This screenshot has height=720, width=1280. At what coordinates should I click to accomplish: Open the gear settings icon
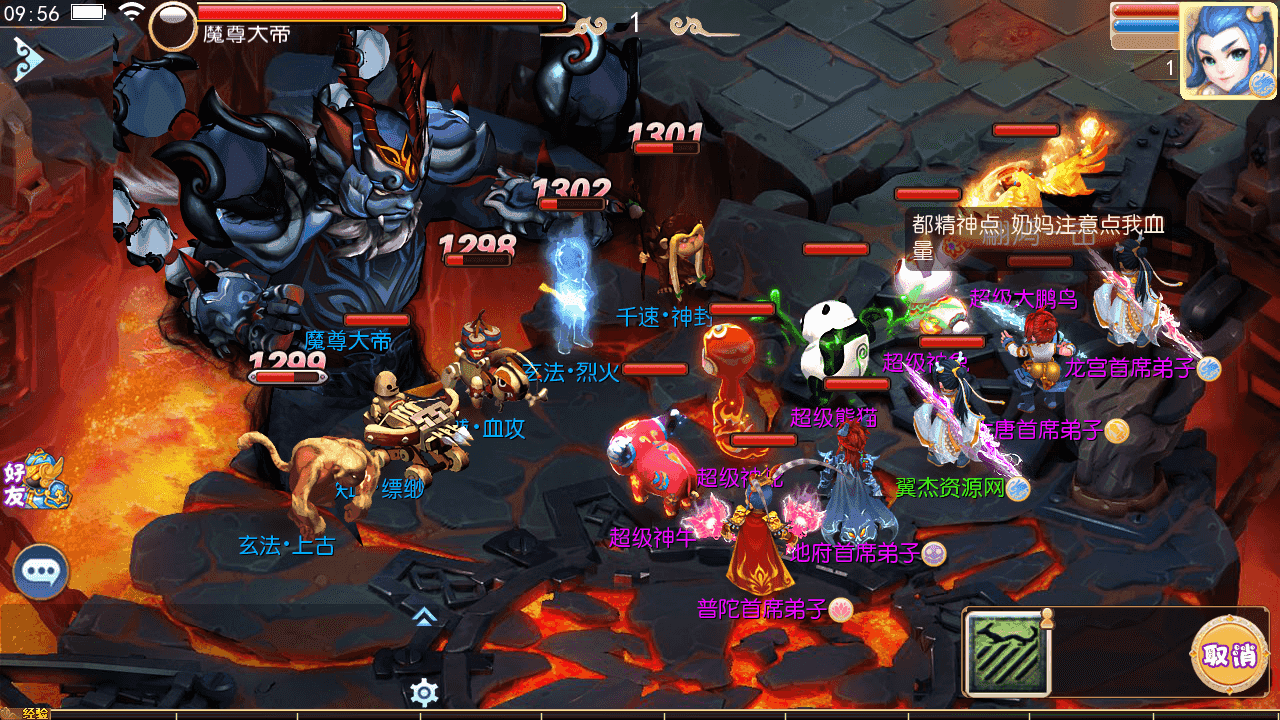(x=424, y=691)
